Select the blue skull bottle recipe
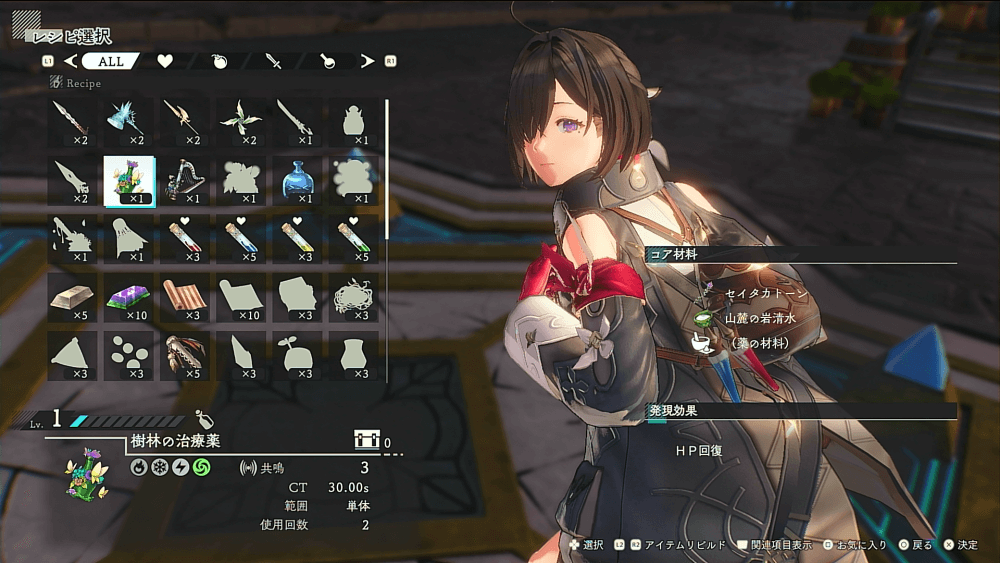1000x563 pixels. click(x=297, y=179)
